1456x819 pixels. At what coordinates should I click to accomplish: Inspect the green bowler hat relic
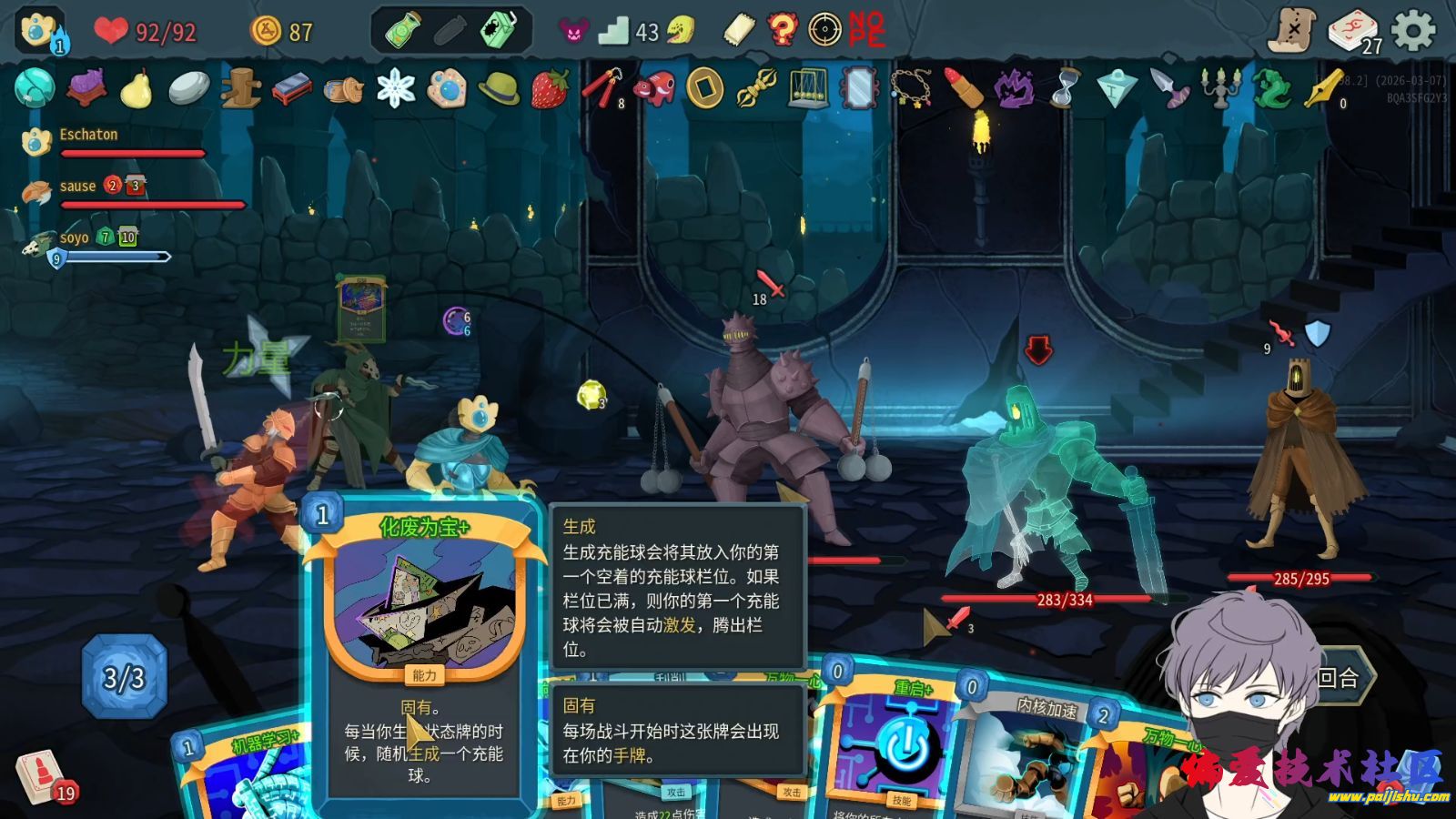[x=499, y=89]
